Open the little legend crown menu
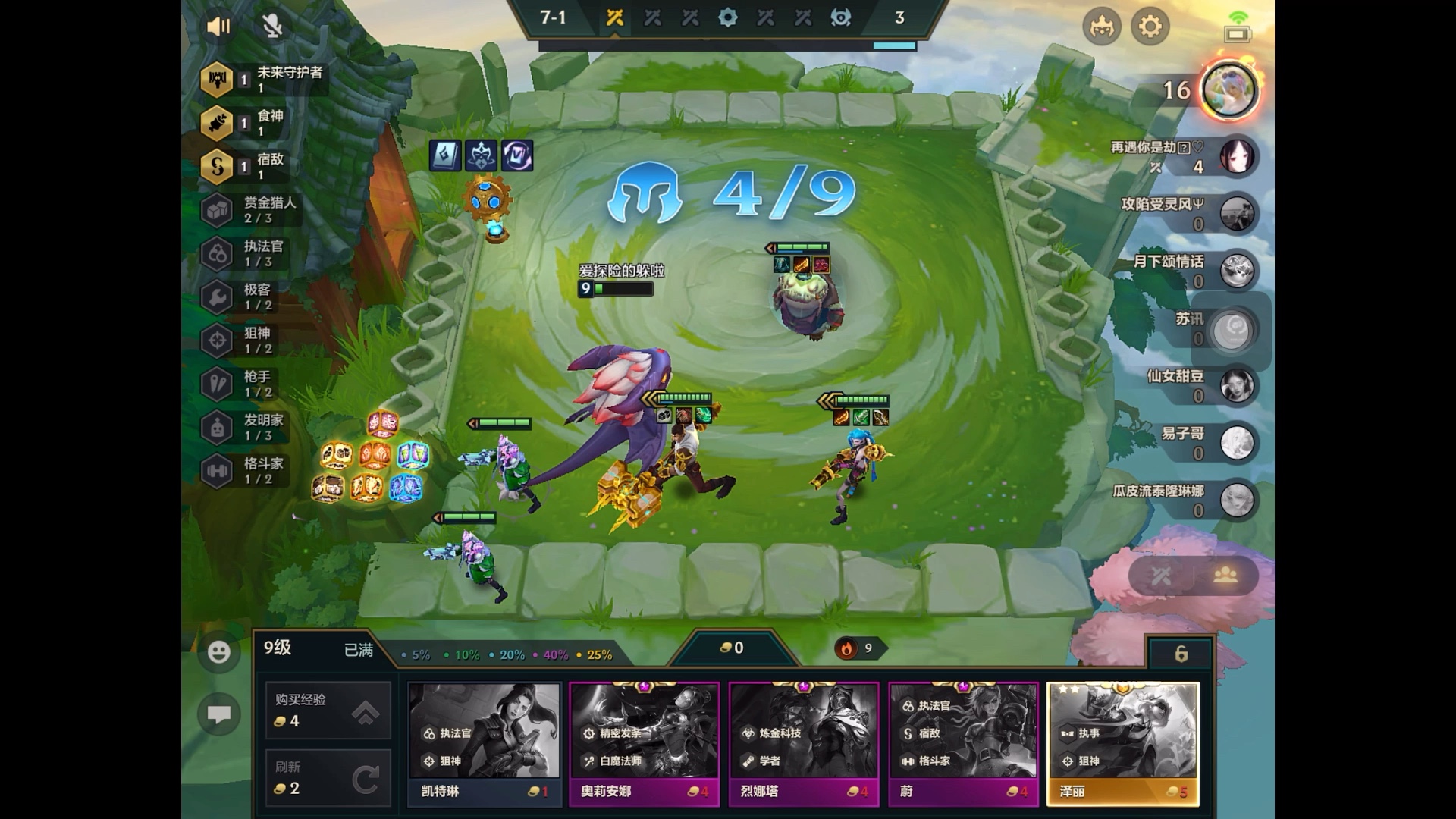Screen dimensions: 1456x819 [1101, 27]
